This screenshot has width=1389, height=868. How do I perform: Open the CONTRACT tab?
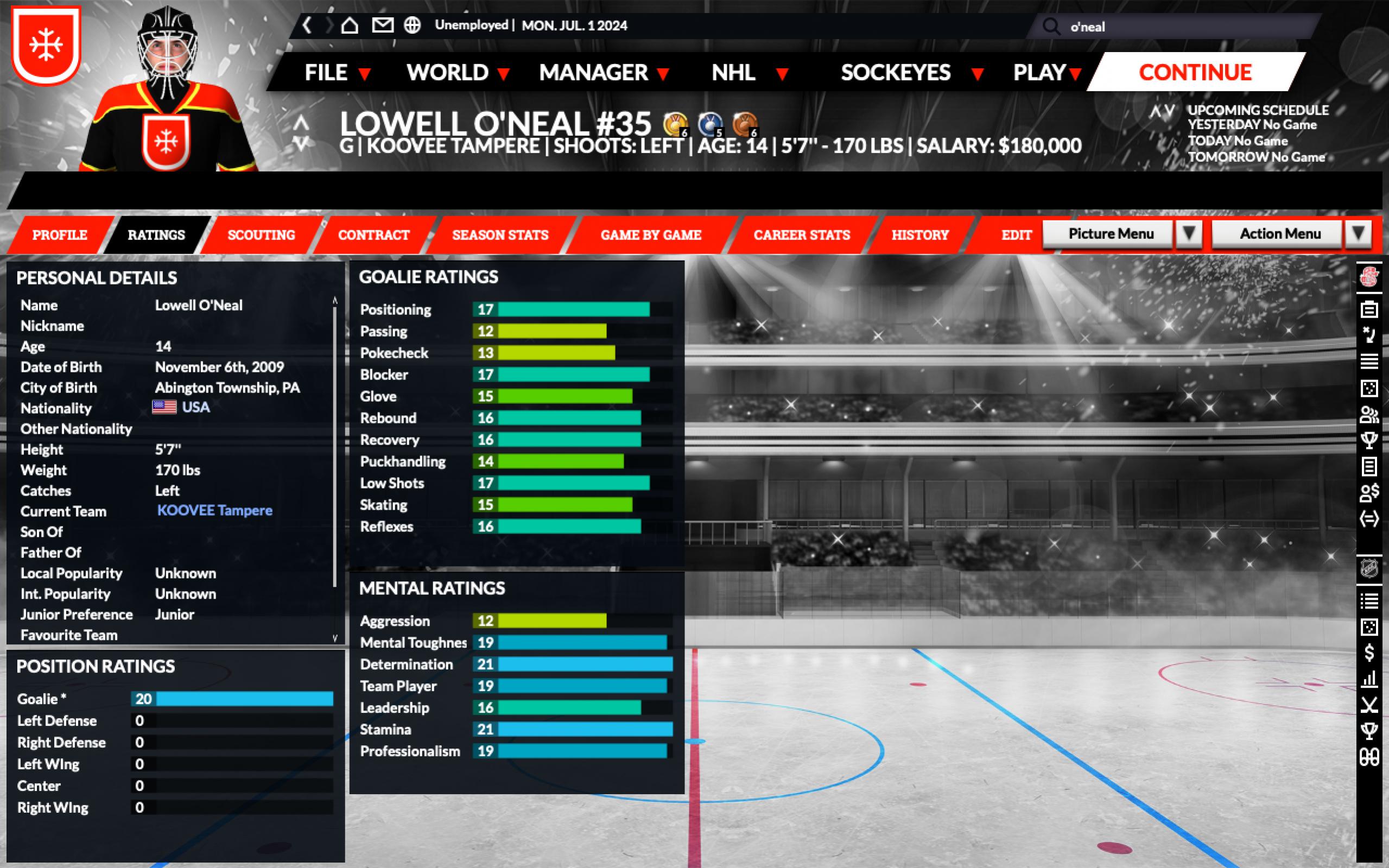point(373,235)
